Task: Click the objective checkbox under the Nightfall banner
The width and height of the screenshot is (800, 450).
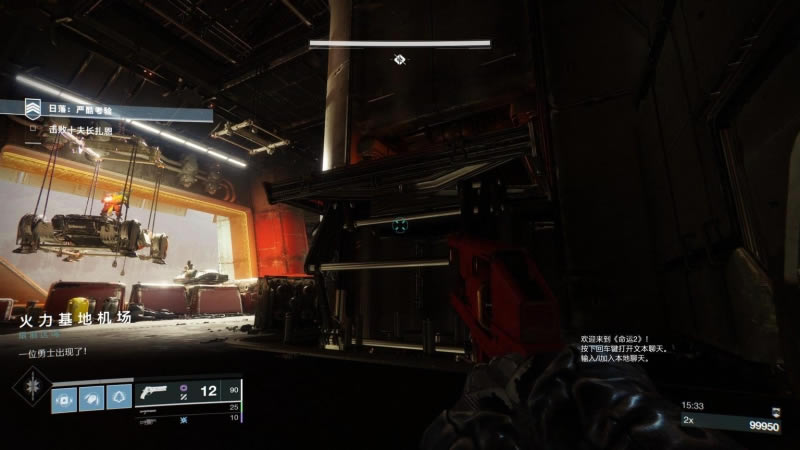Action: 34,129
